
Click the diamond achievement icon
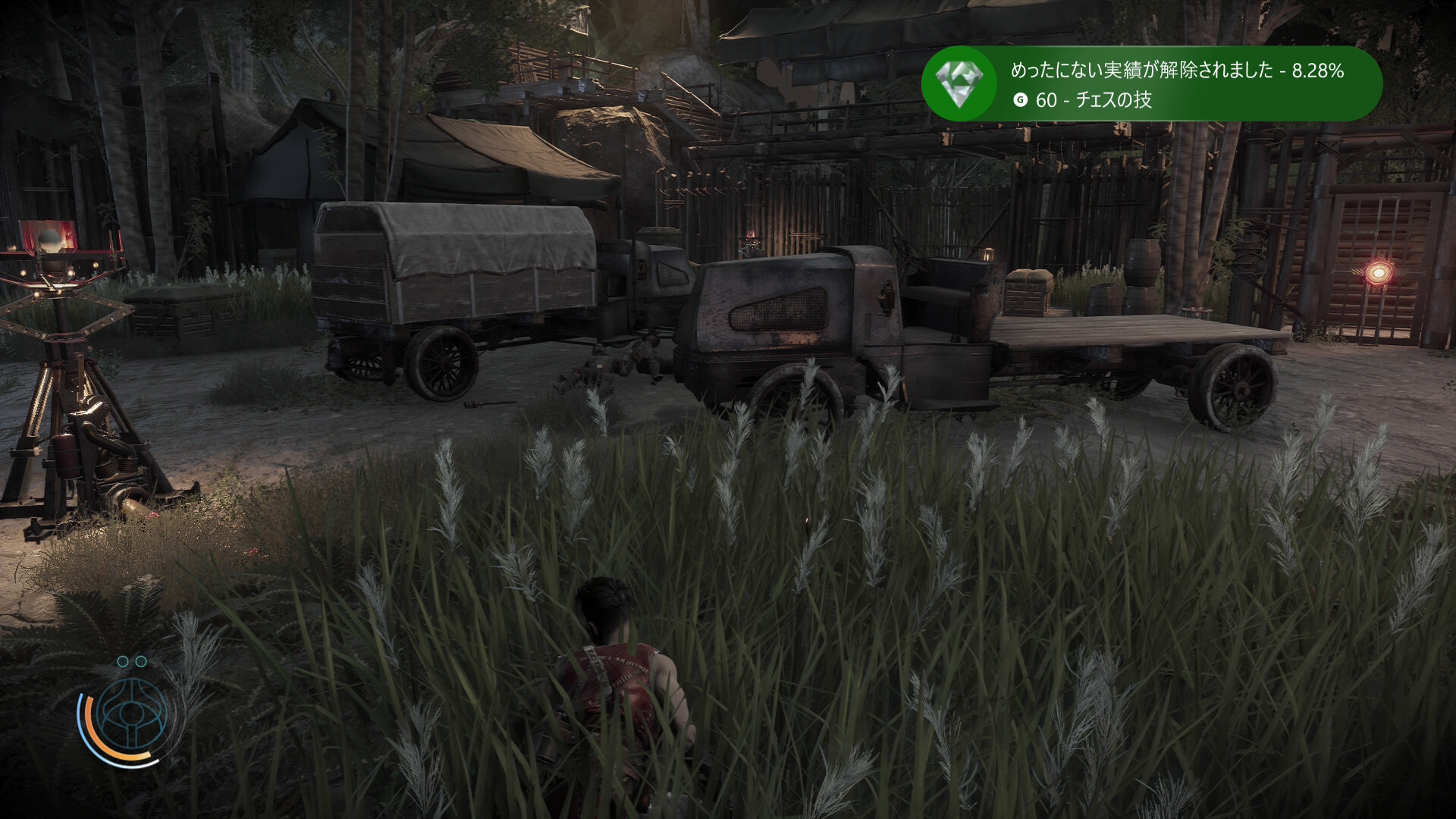pos(959,83)
